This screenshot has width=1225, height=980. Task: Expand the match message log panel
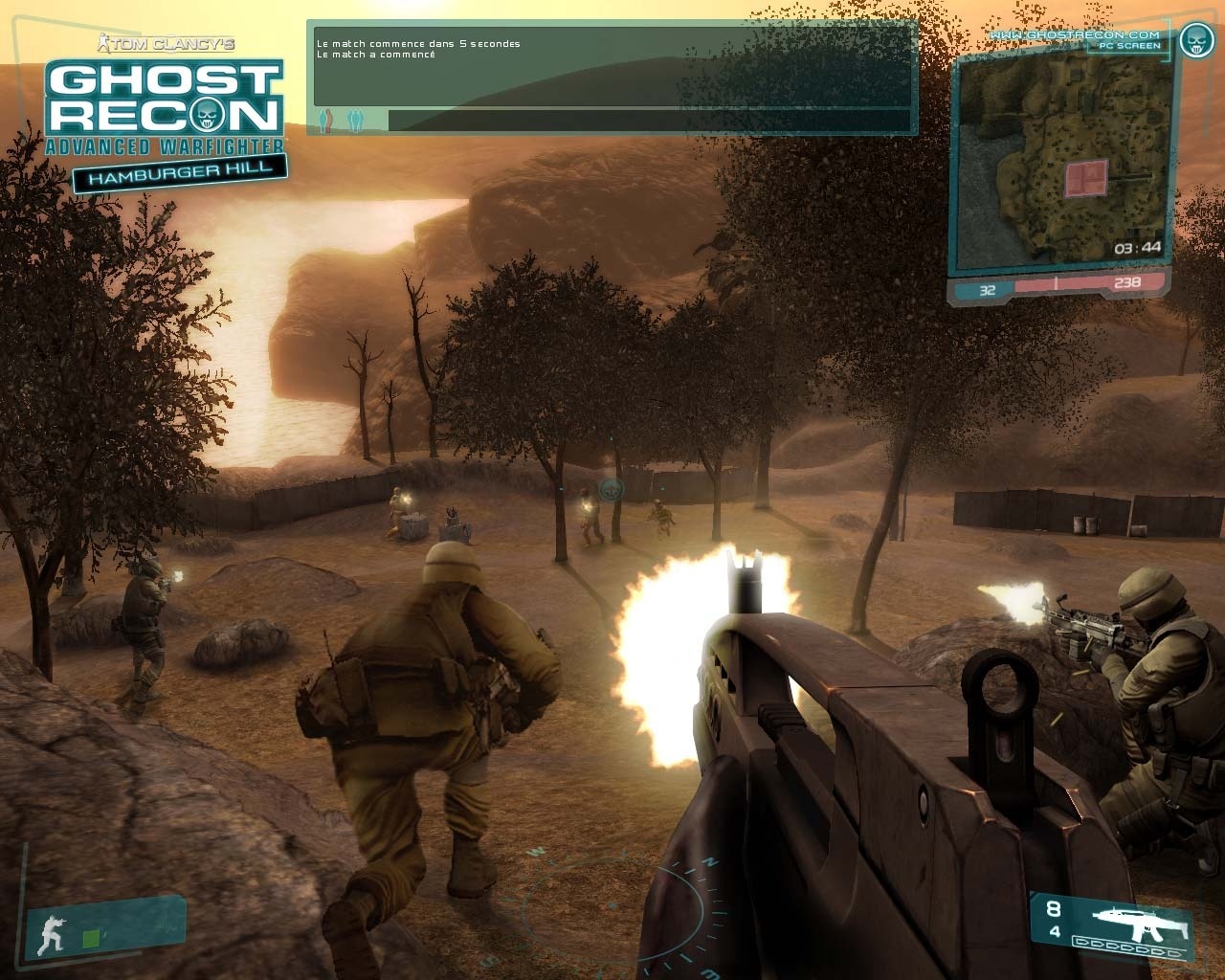click(612, 67)
